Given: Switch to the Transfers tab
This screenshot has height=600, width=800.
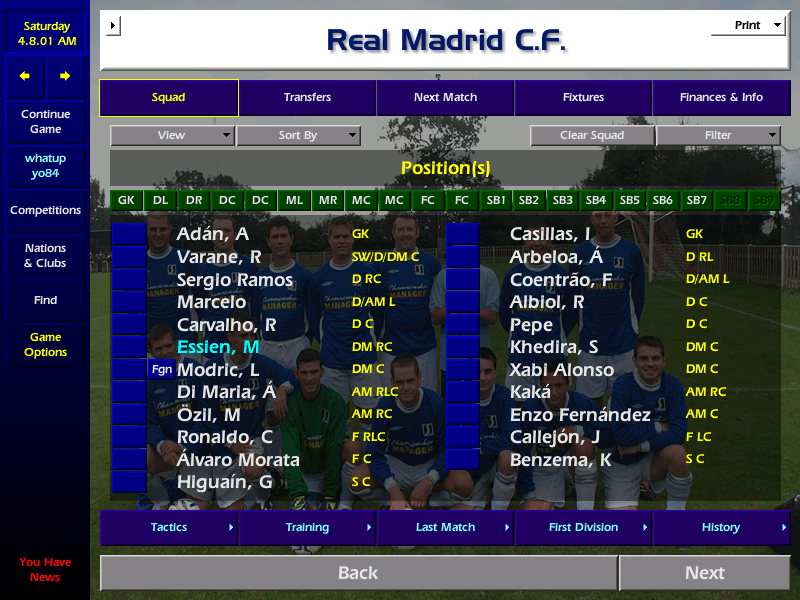Looking at the screenshot, I should 307,98.
